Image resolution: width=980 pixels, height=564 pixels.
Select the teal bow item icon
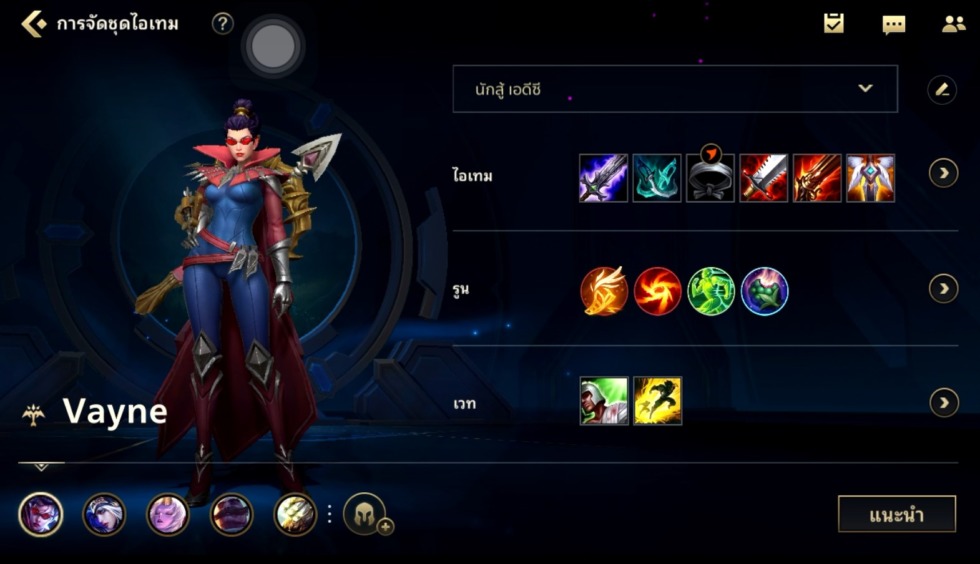point(657,178)
